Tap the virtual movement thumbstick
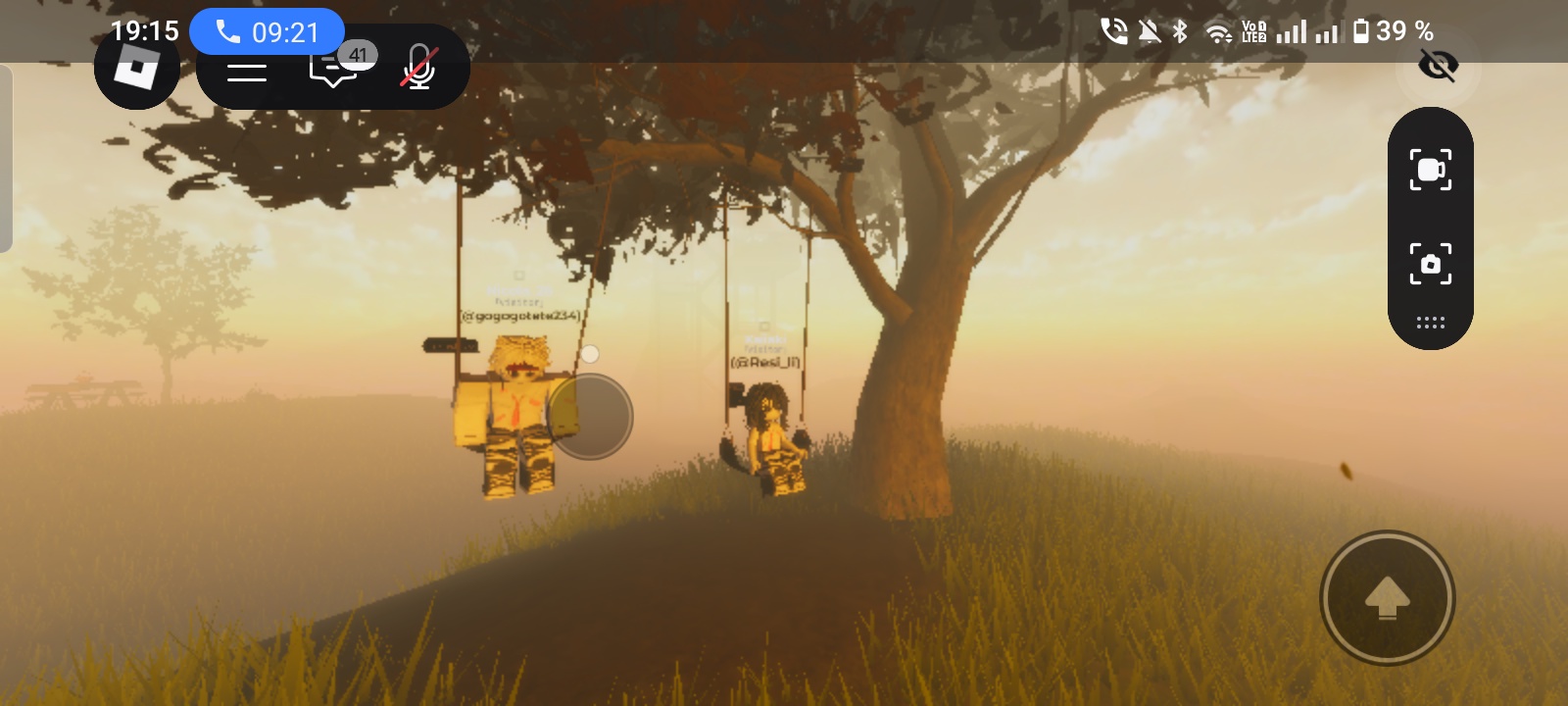Viewport: 1568px width, 706px height. 590,417
